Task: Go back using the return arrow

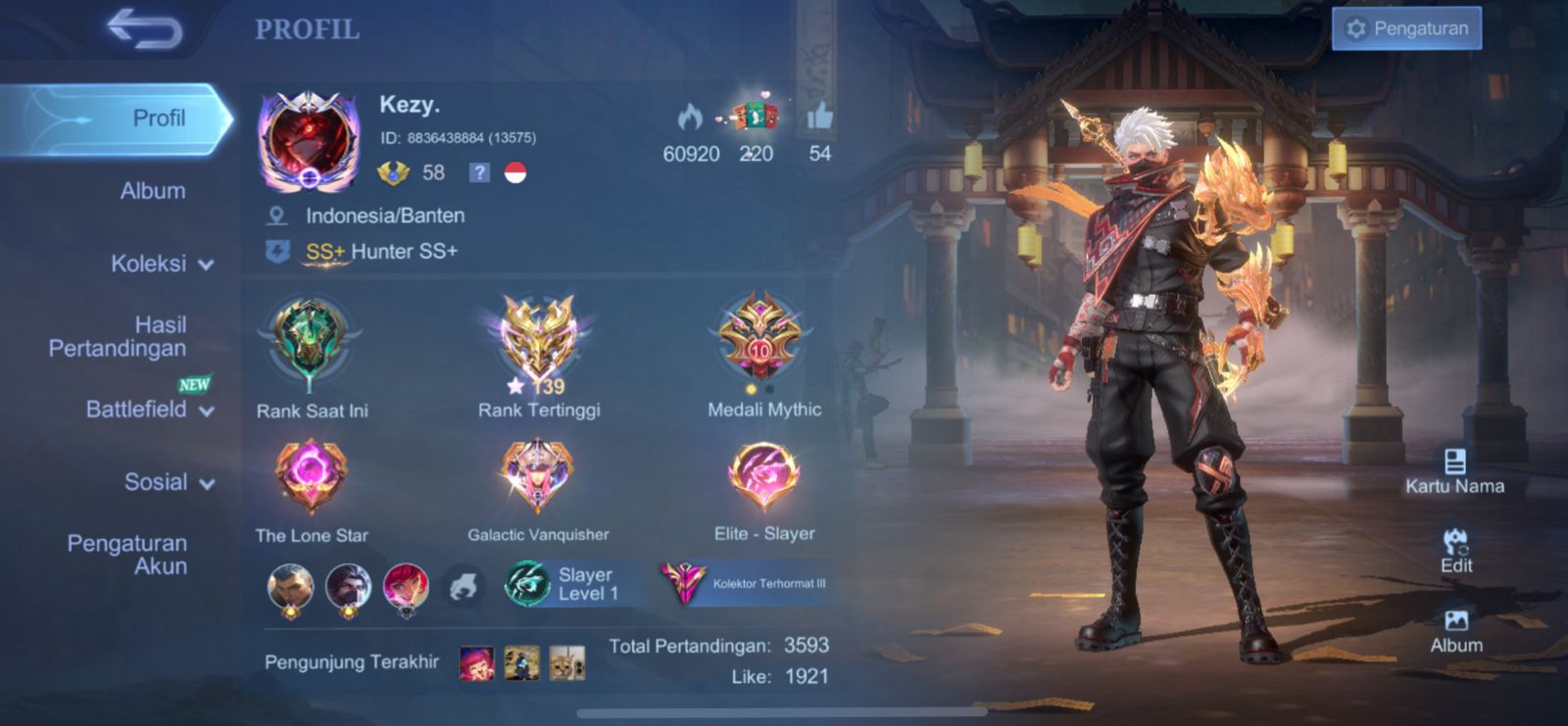Action: point(144,28)
